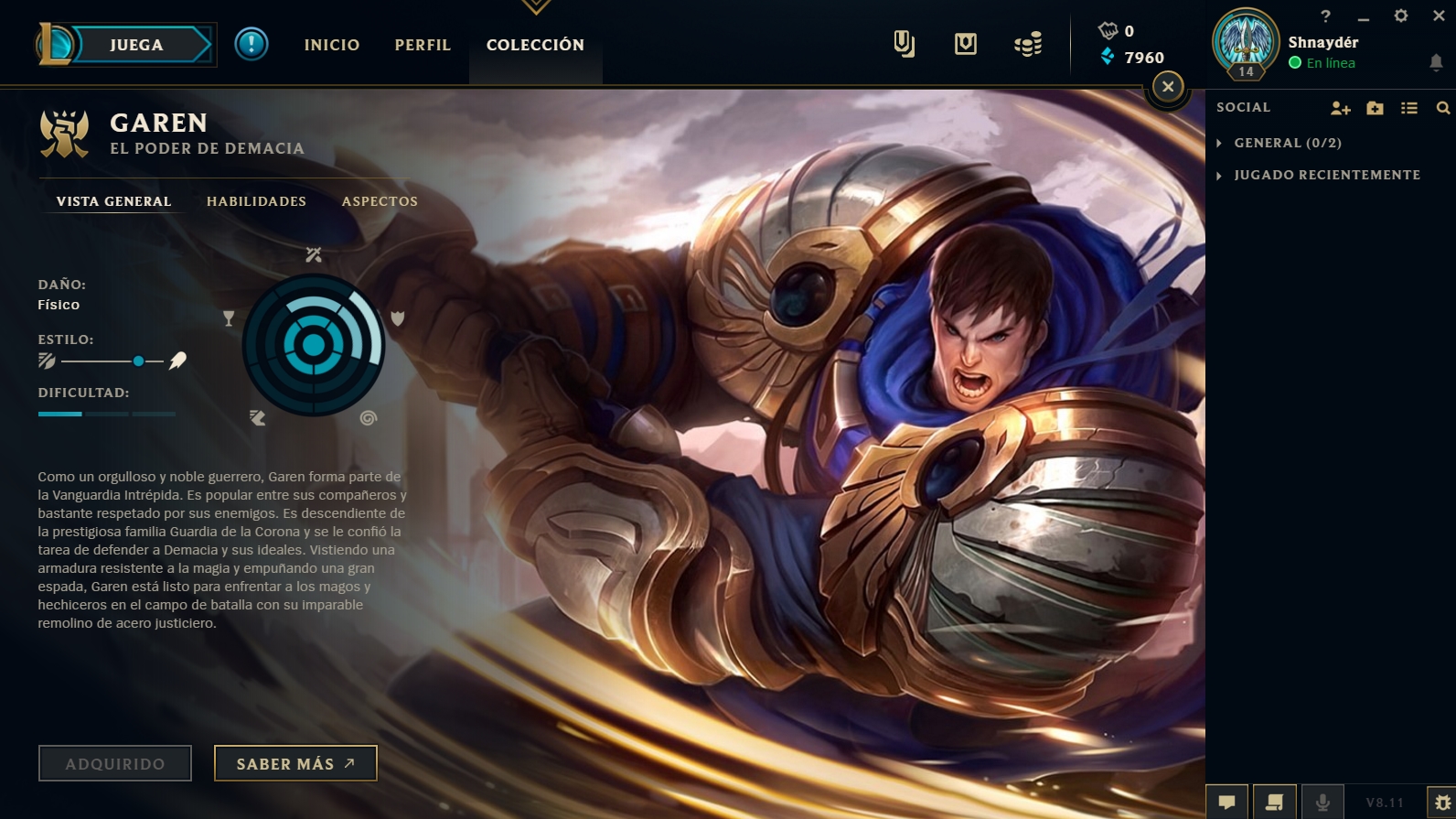Toggle your online status indicator

pos(1295,63)
